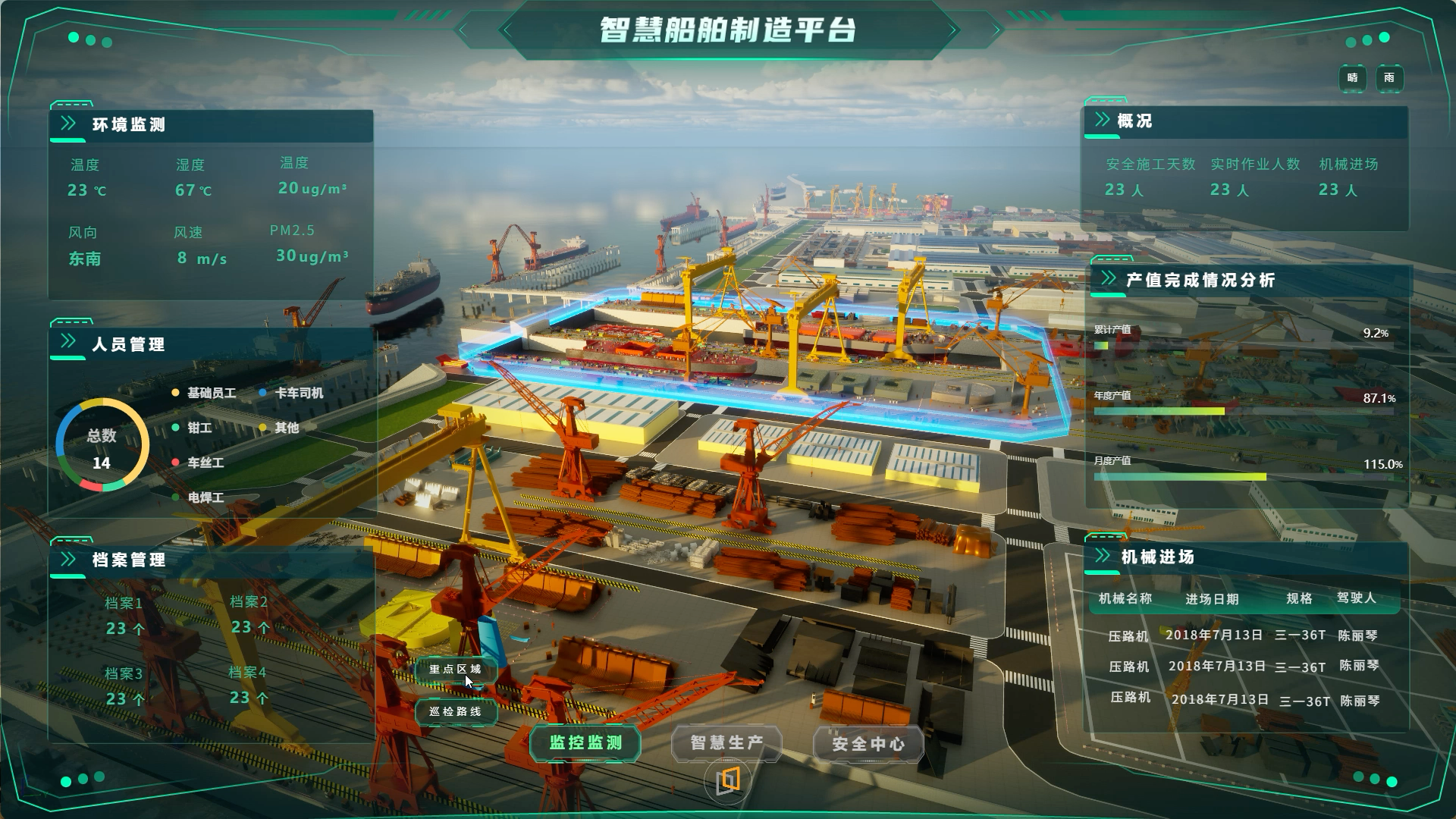
Task: Switch weather to rain with 雨
Action: coord(1389,78)
